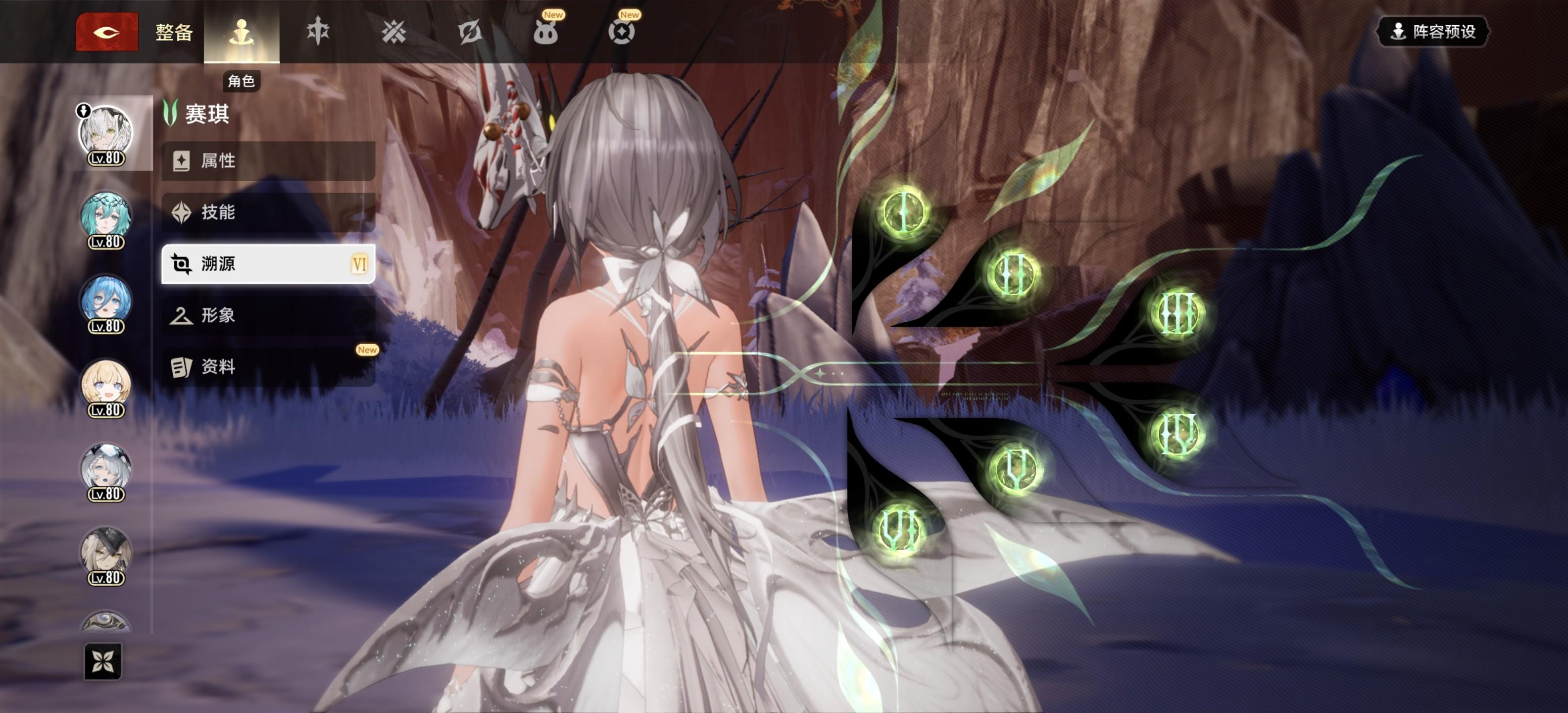Click the glowing node II
The width and height of the screenshot is (1568, 713).
[x=1013, y=274]
